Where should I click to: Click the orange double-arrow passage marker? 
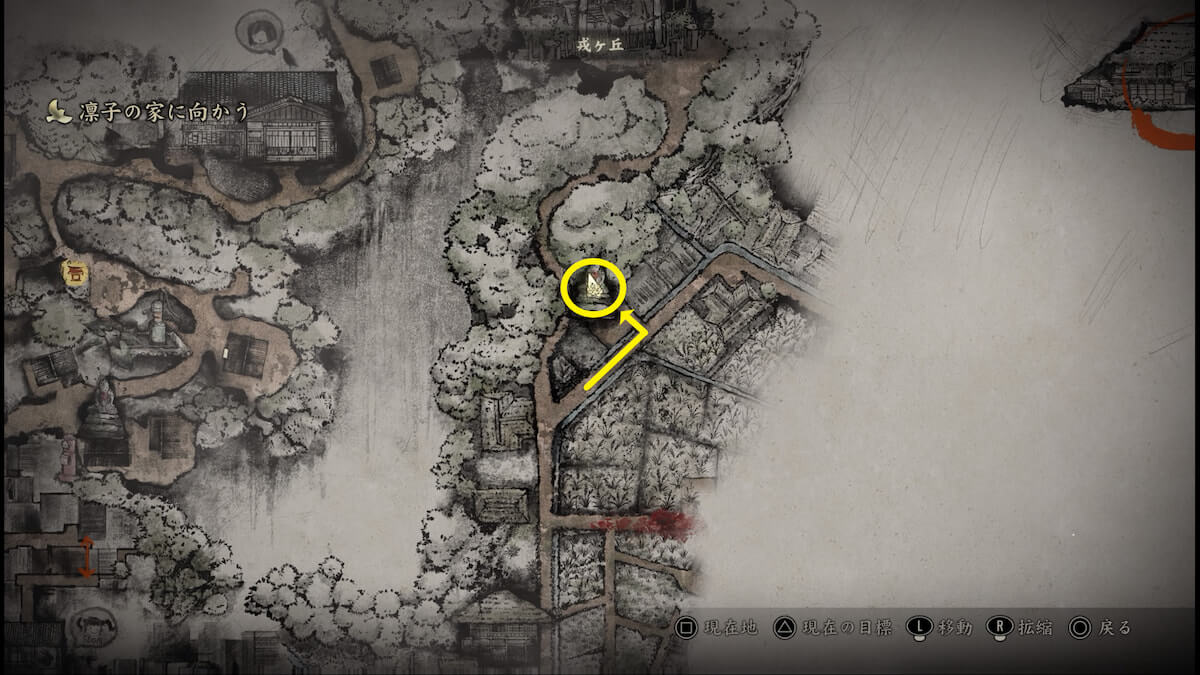coord(87,555)
